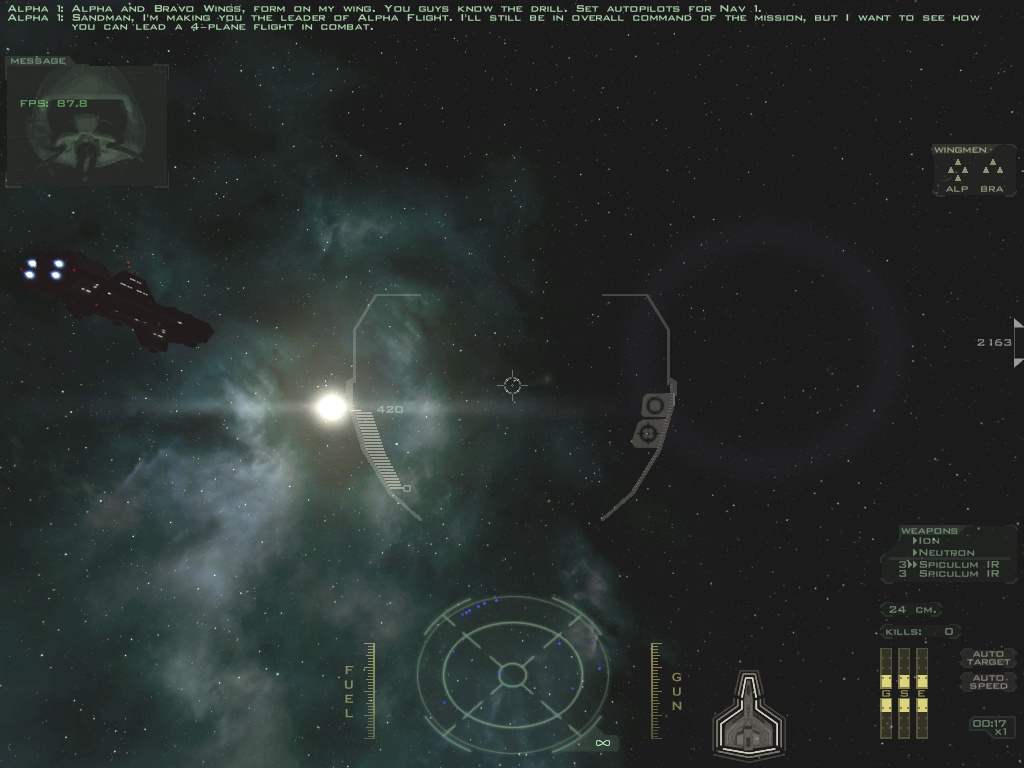
Task: Toggle the Auto Target button
Action: 988,658
